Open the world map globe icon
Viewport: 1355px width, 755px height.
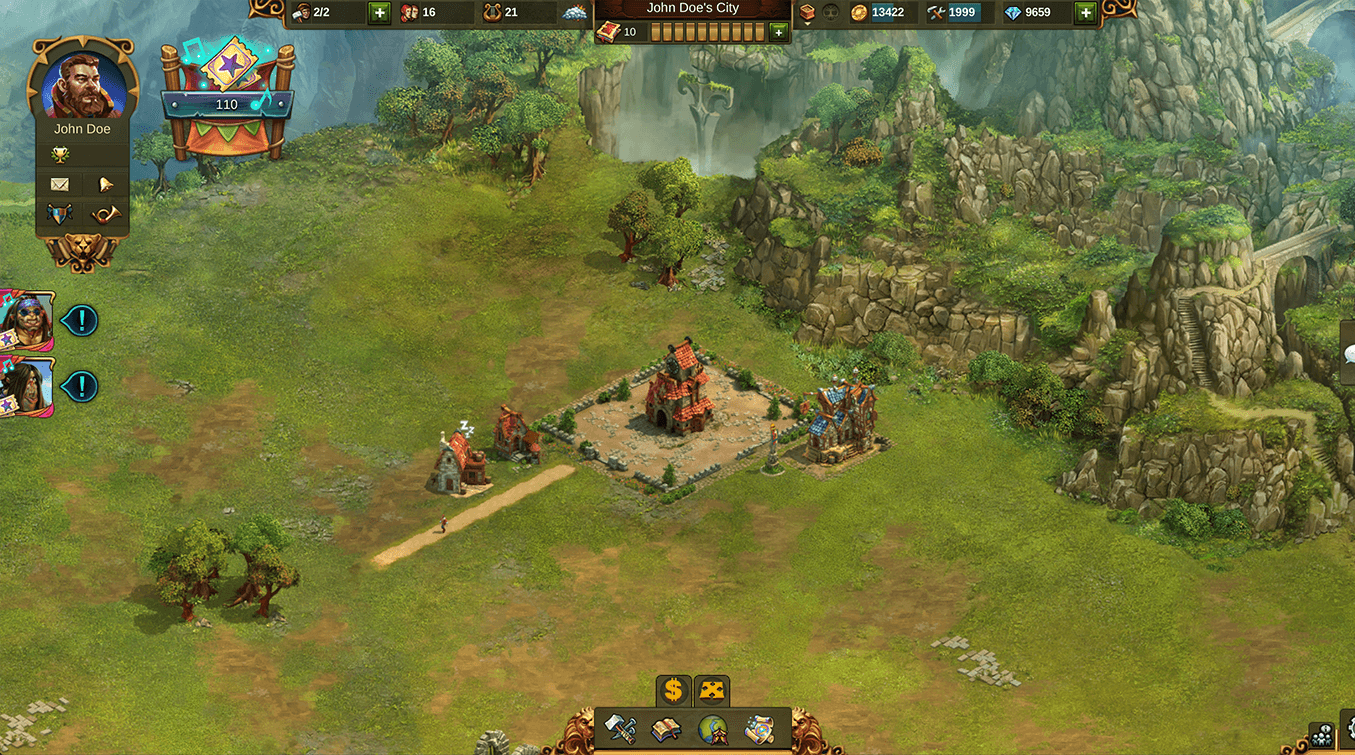pos(713,730)
